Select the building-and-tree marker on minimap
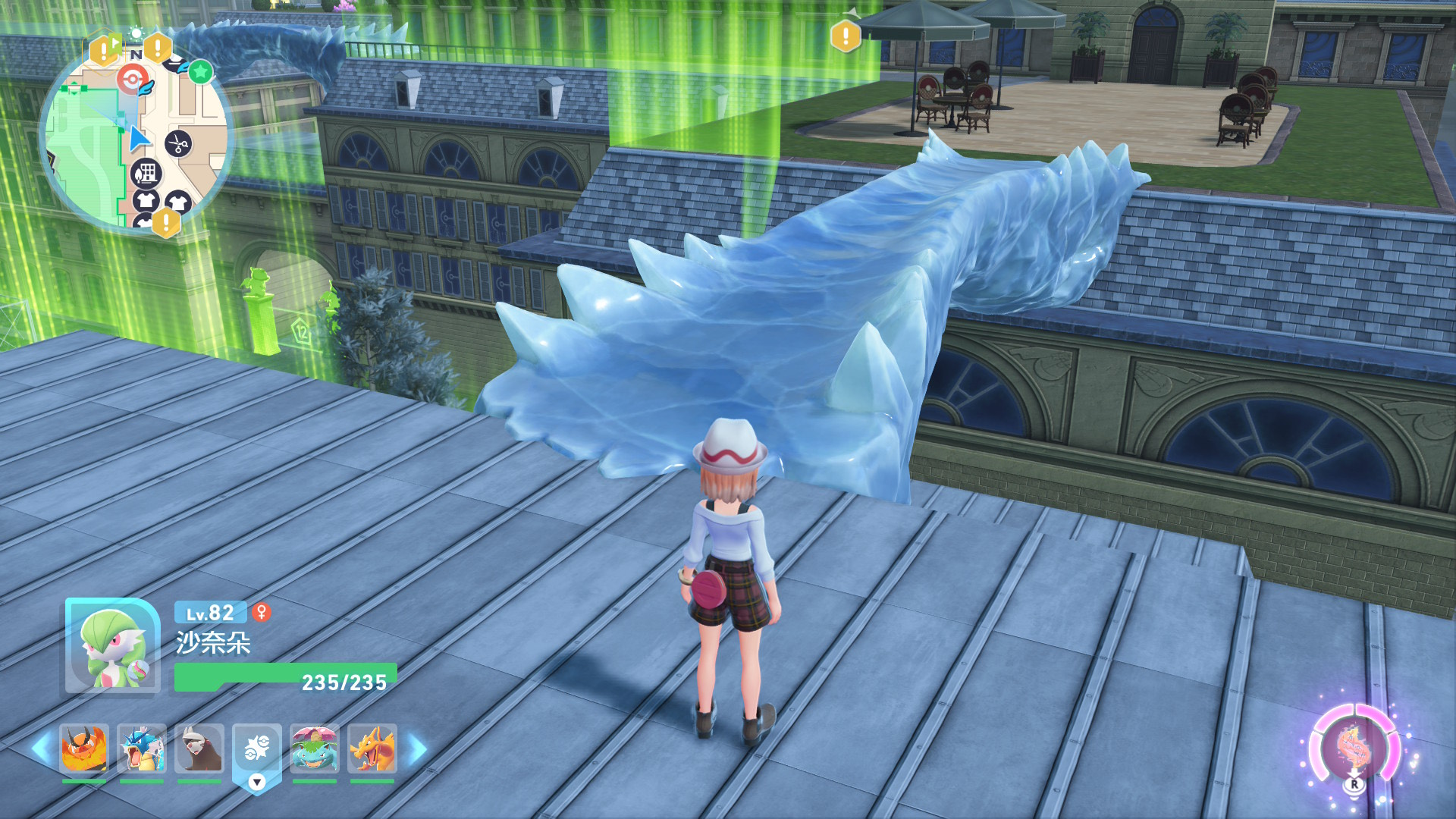The width and height of the screenshot is (1456, 819). pyautogui.click(x=146, y=174)
